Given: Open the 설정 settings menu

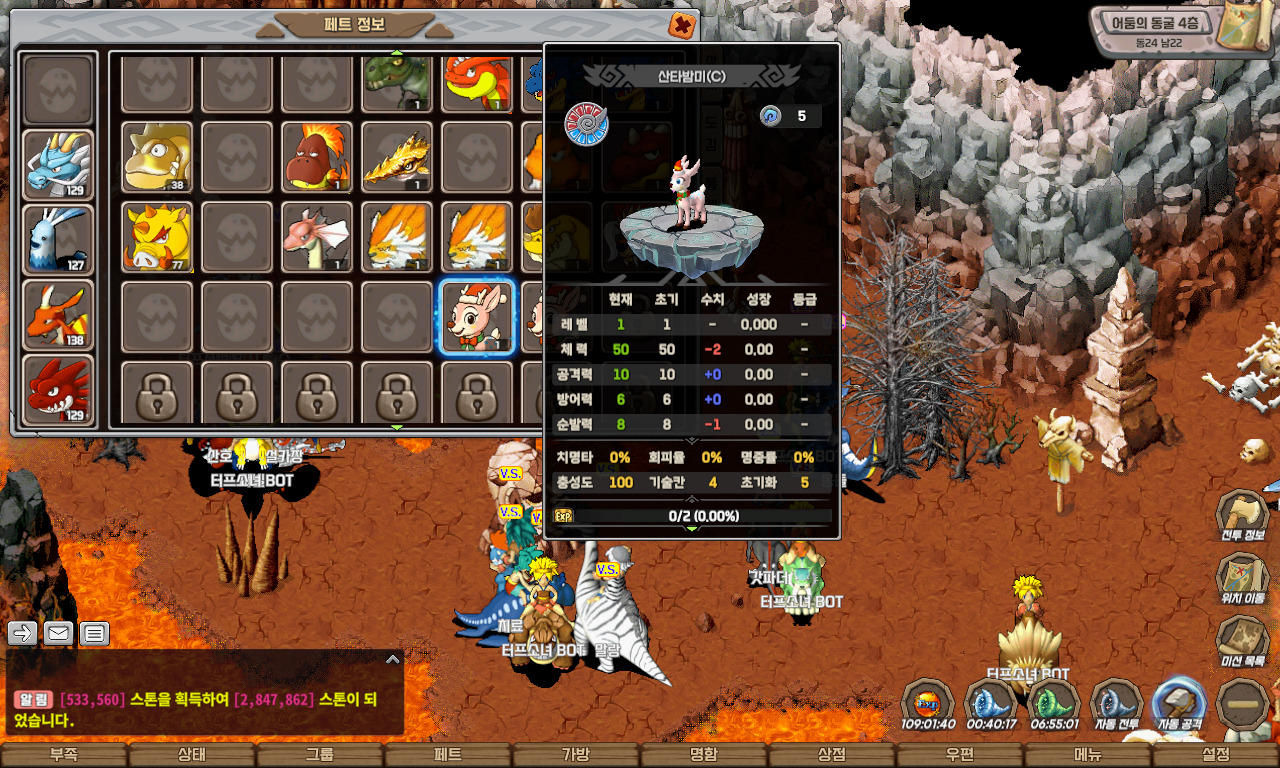Looking at the screenshot, I should click(1216, 755).
